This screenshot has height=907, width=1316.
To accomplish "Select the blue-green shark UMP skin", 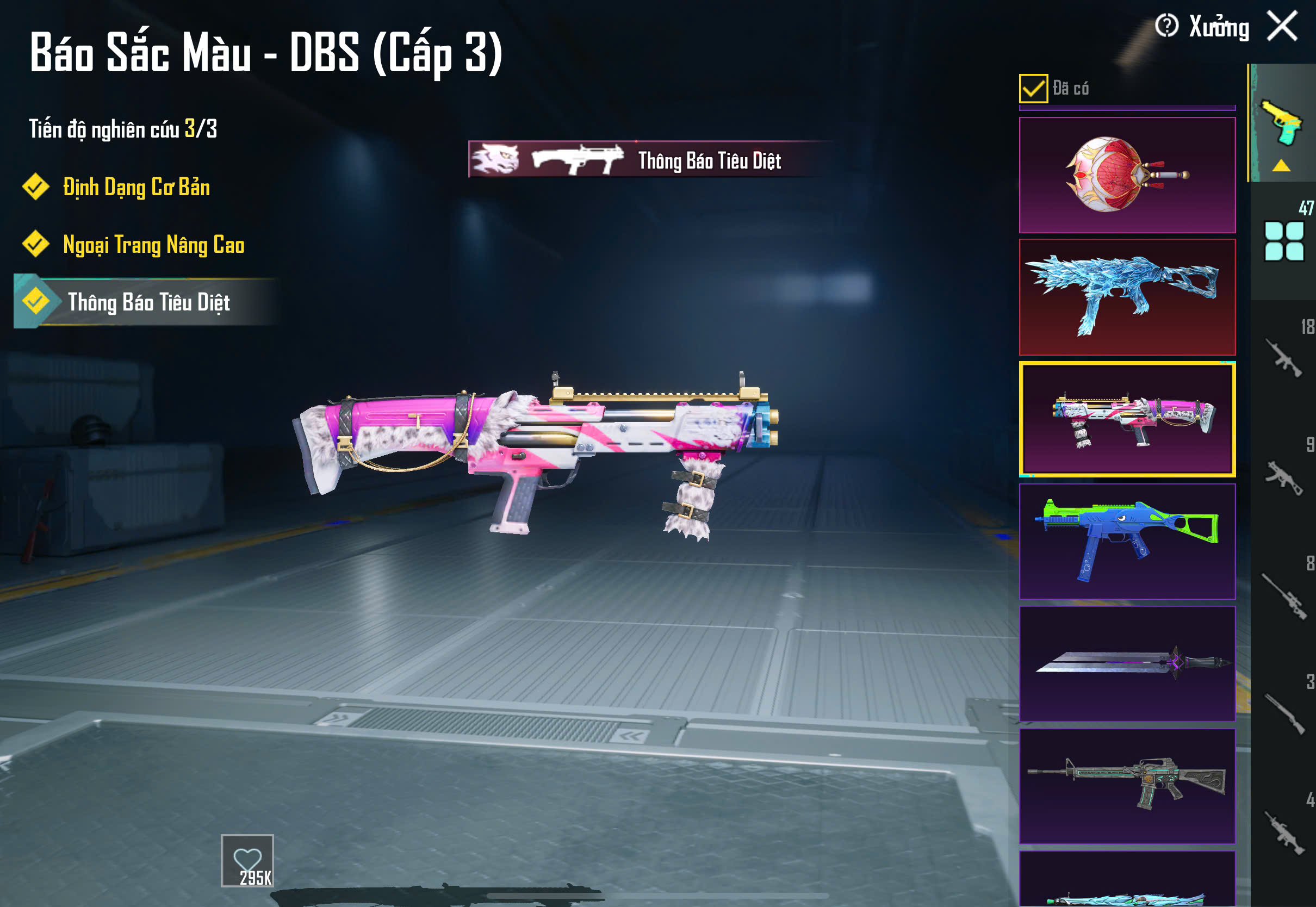I will click(x=1127, y=541).
